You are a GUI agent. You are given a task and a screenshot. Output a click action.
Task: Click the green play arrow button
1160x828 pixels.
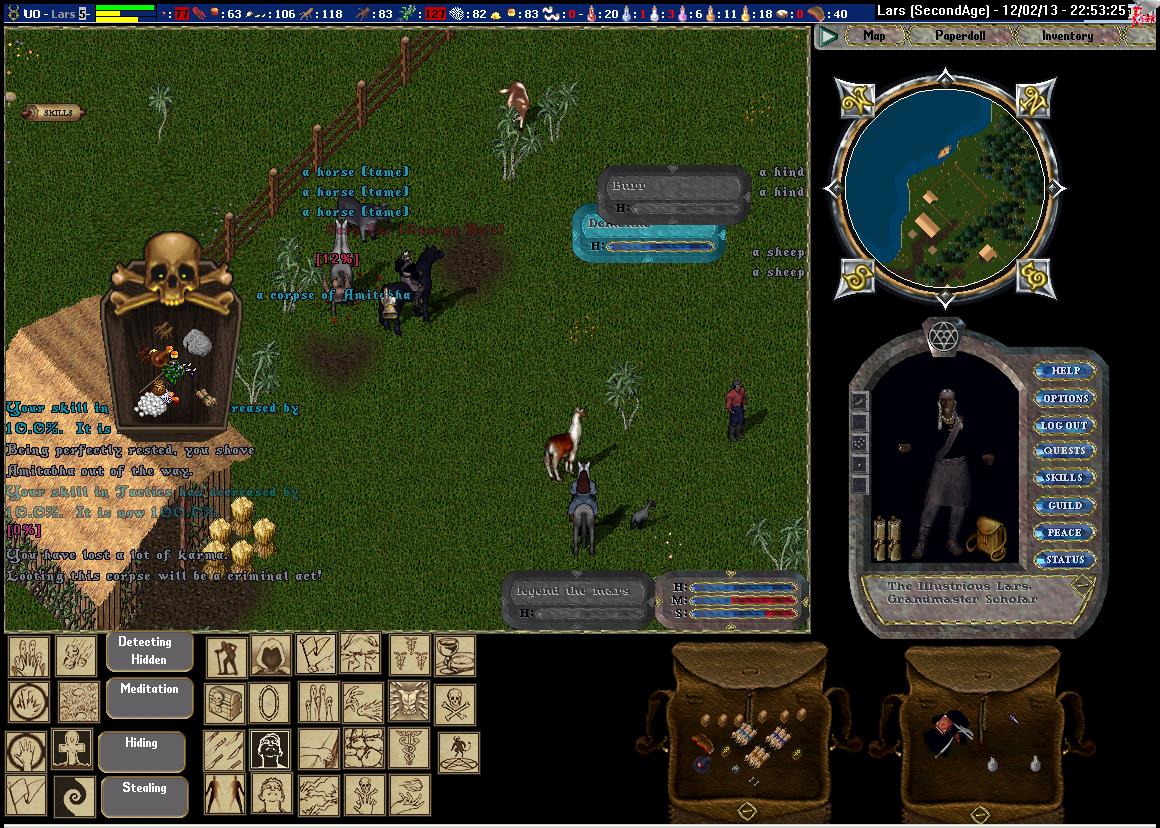(x=828, y=37)
